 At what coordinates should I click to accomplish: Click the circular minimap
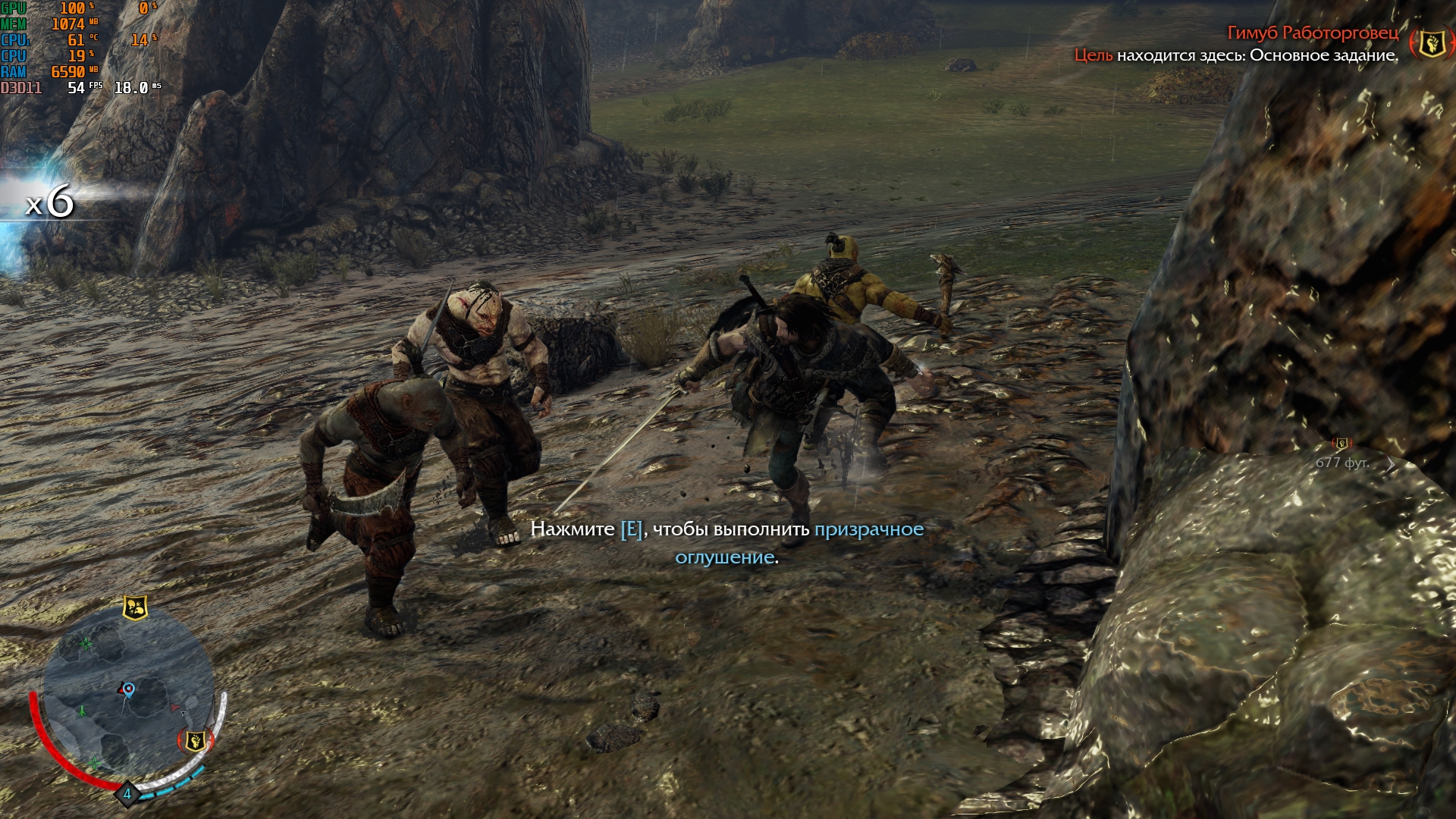coord(127,701)
